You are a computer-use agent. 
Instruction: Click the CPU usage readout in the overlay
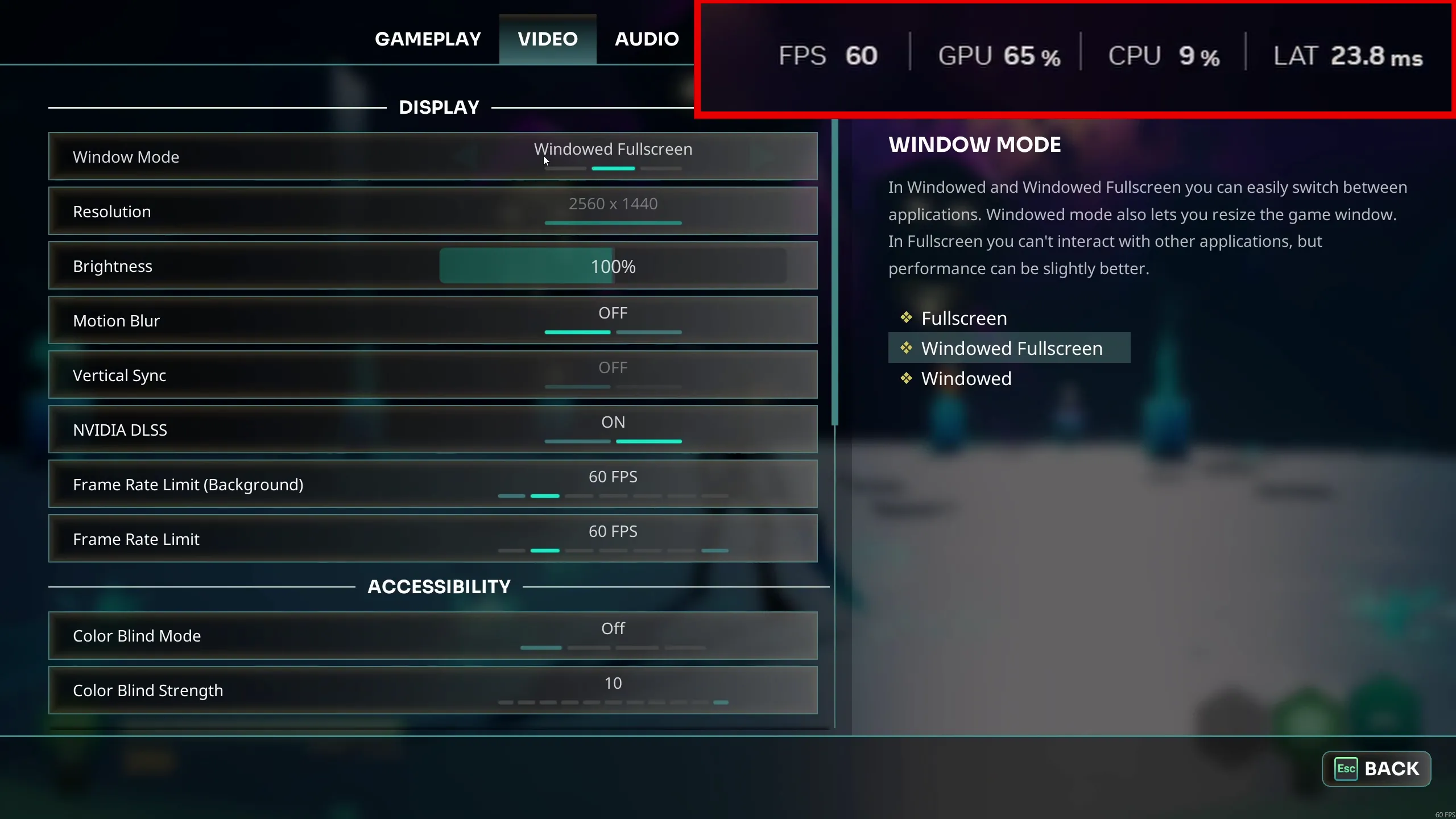(x=1164, y=54)
